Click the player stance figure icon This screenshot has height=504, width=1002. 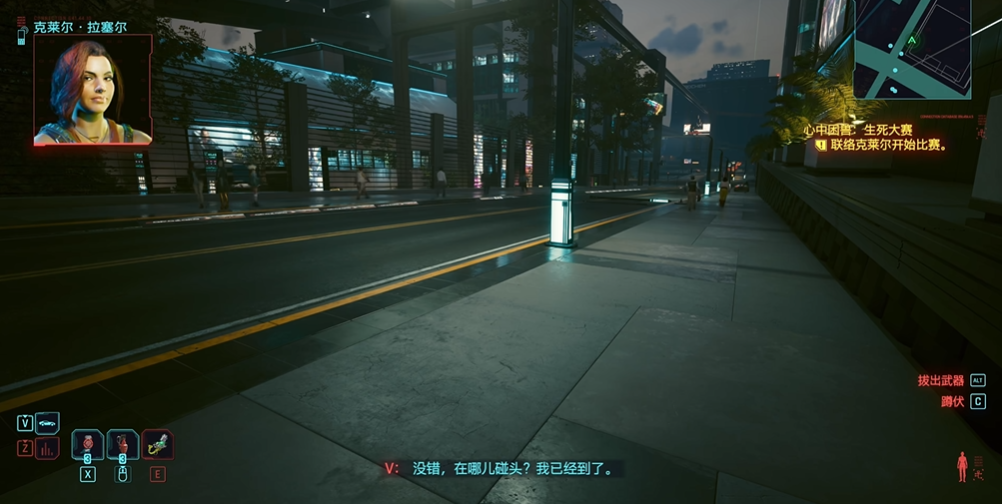tap(962, 465)
